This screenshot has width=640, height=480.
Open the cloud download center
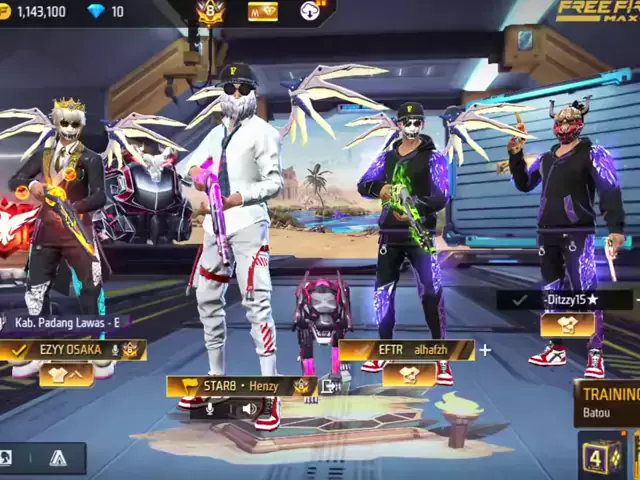310,11
